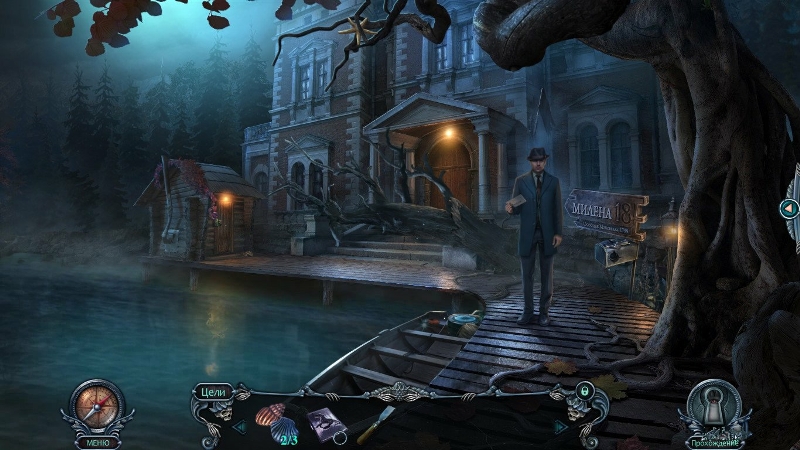Toggle the inventory panel lock

click(584, 390)
